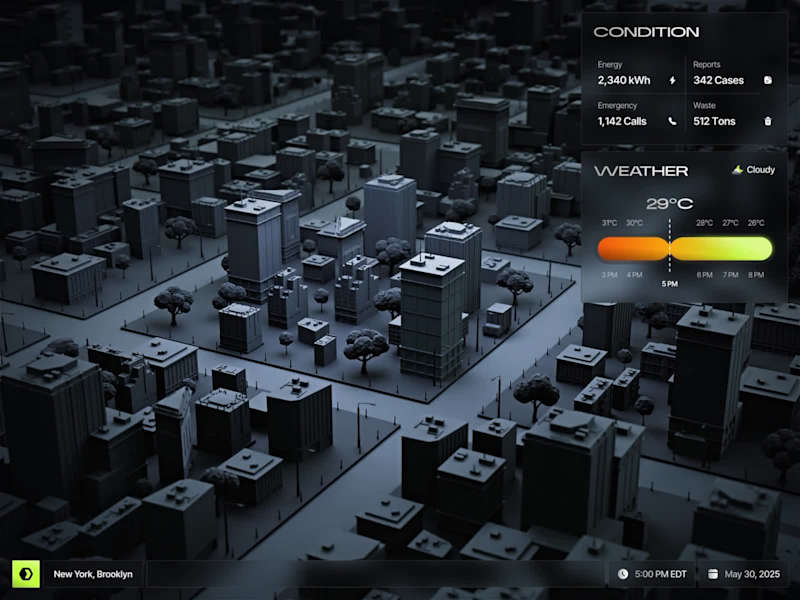Click the Emergency phone icon
The image size is (800, 600).
[672, 122]
